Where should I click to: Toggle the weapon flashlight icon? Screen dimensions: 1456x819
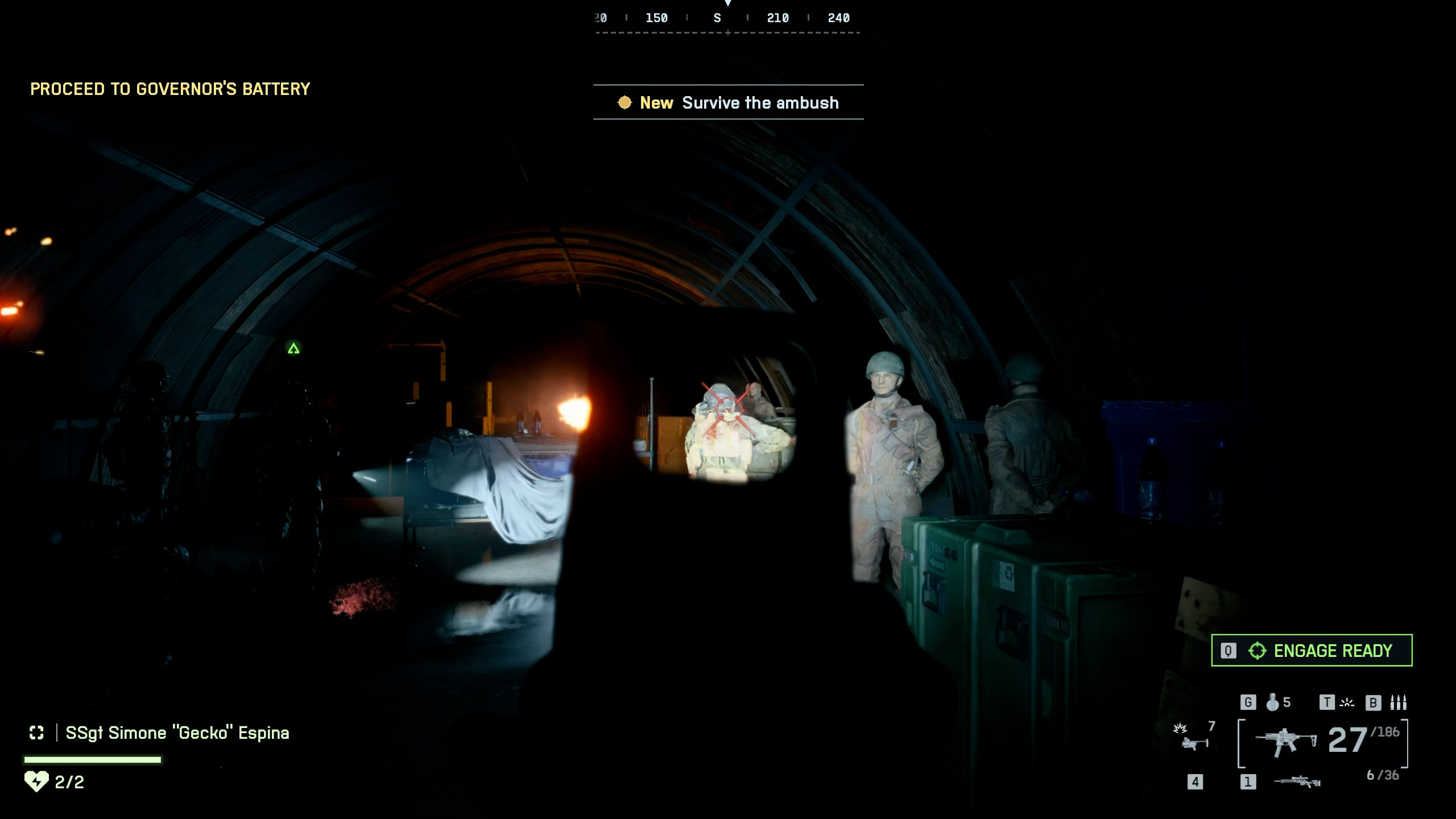click(1347, 702)
